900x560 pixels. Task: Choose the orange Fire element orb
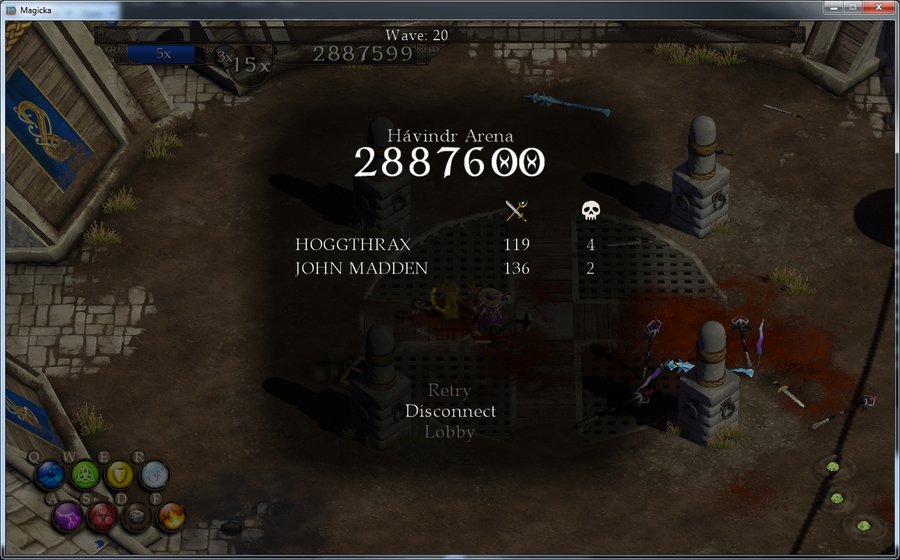(171, 516)
